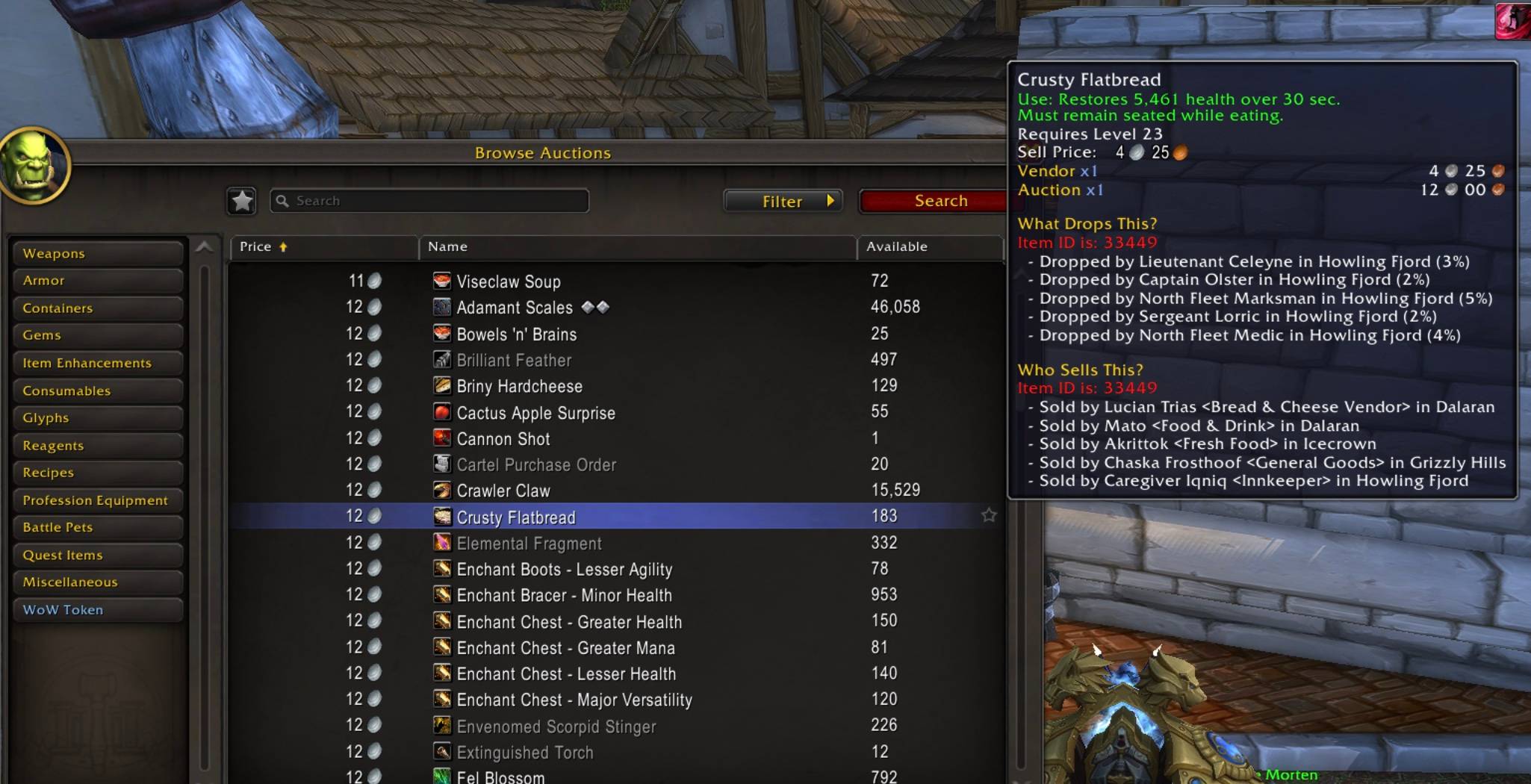Click the Crusty Flatbread item icon

click(x=441, y=517)
